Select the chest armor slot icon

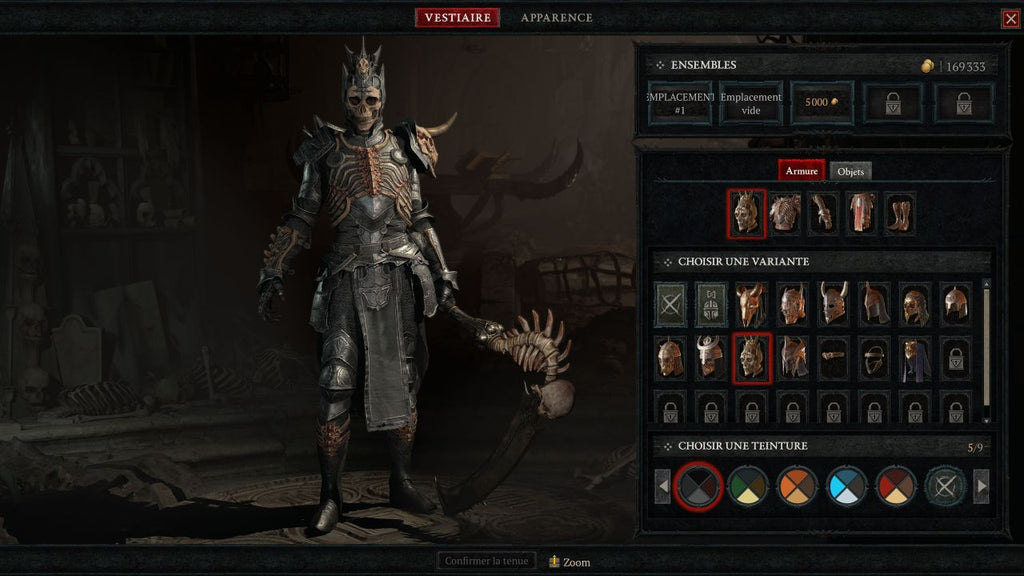pyautogui.click(x=784, y=214)
